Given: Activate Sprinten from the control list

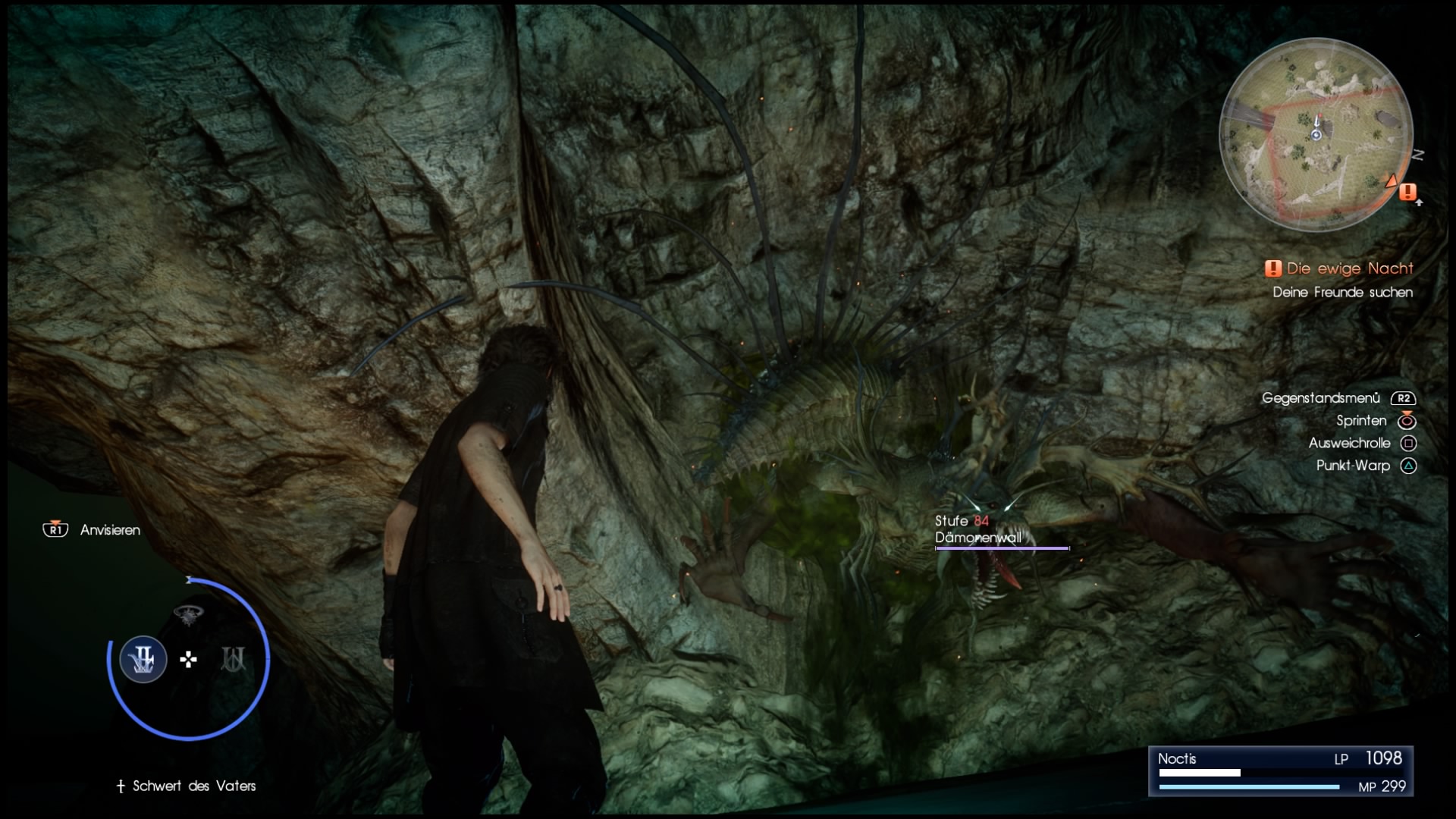Looking at the screenshot, I should 1360,421.
